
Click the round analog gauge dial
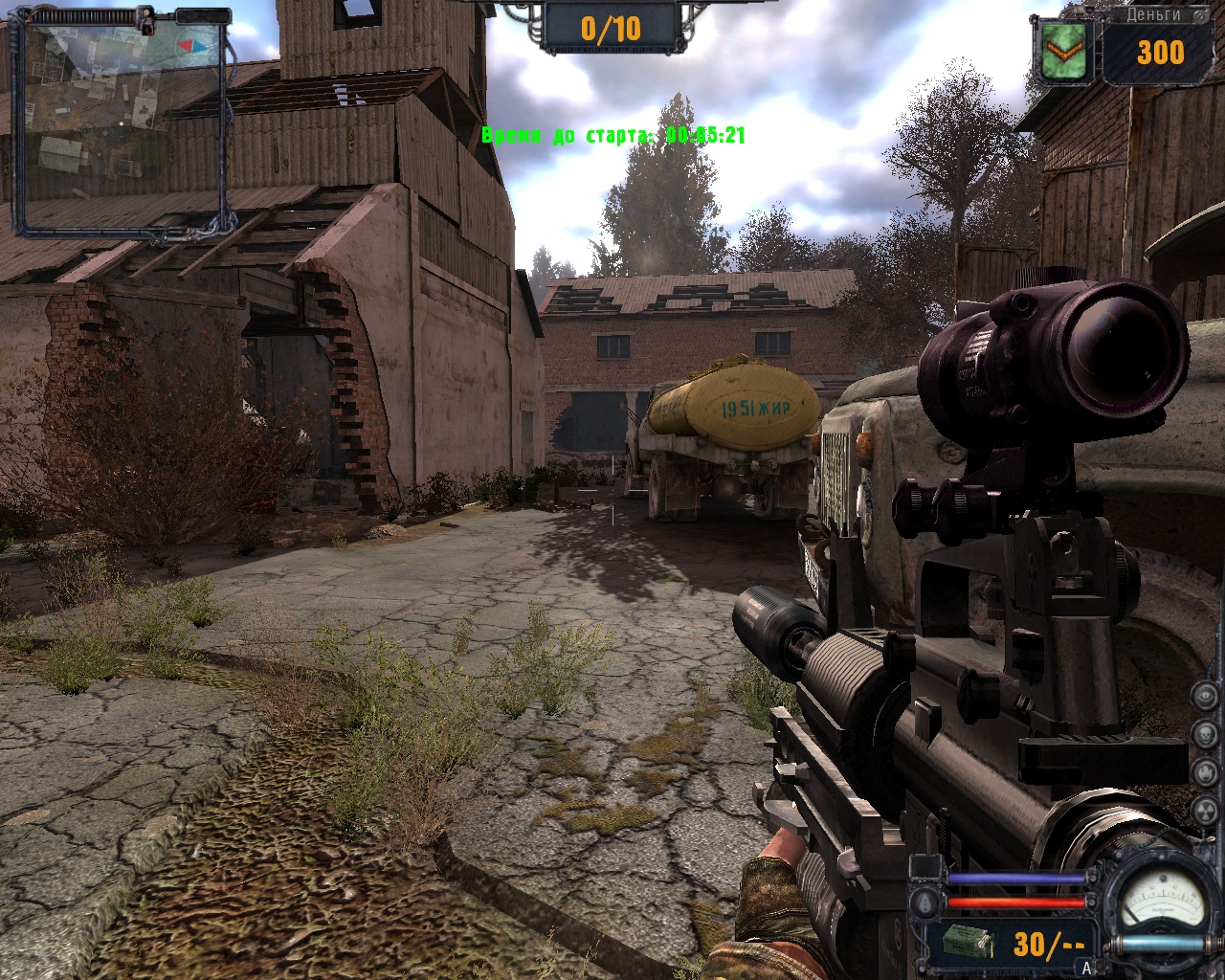click(1164, 900)
